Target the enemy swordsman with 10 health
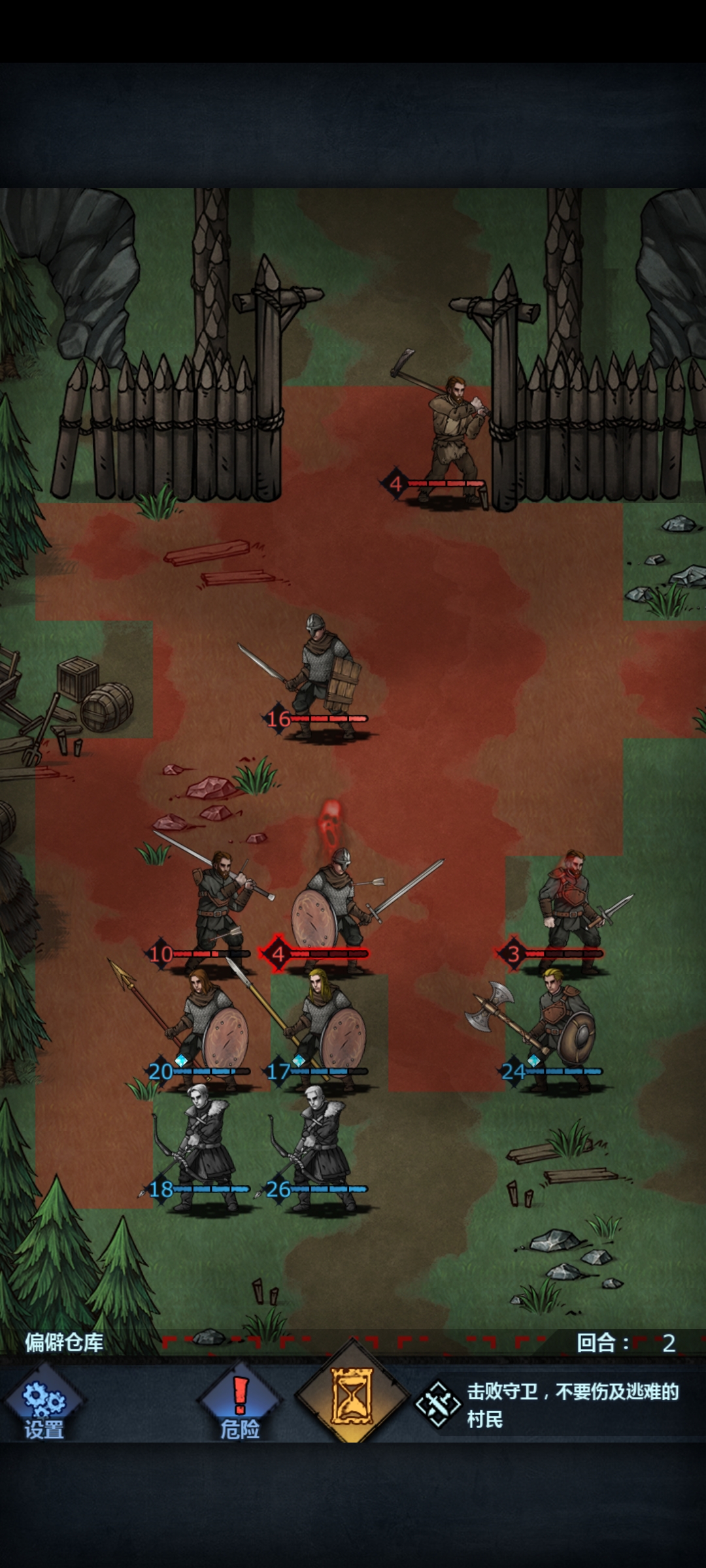Screen dimensions: 706x1568 pos(219,908)
